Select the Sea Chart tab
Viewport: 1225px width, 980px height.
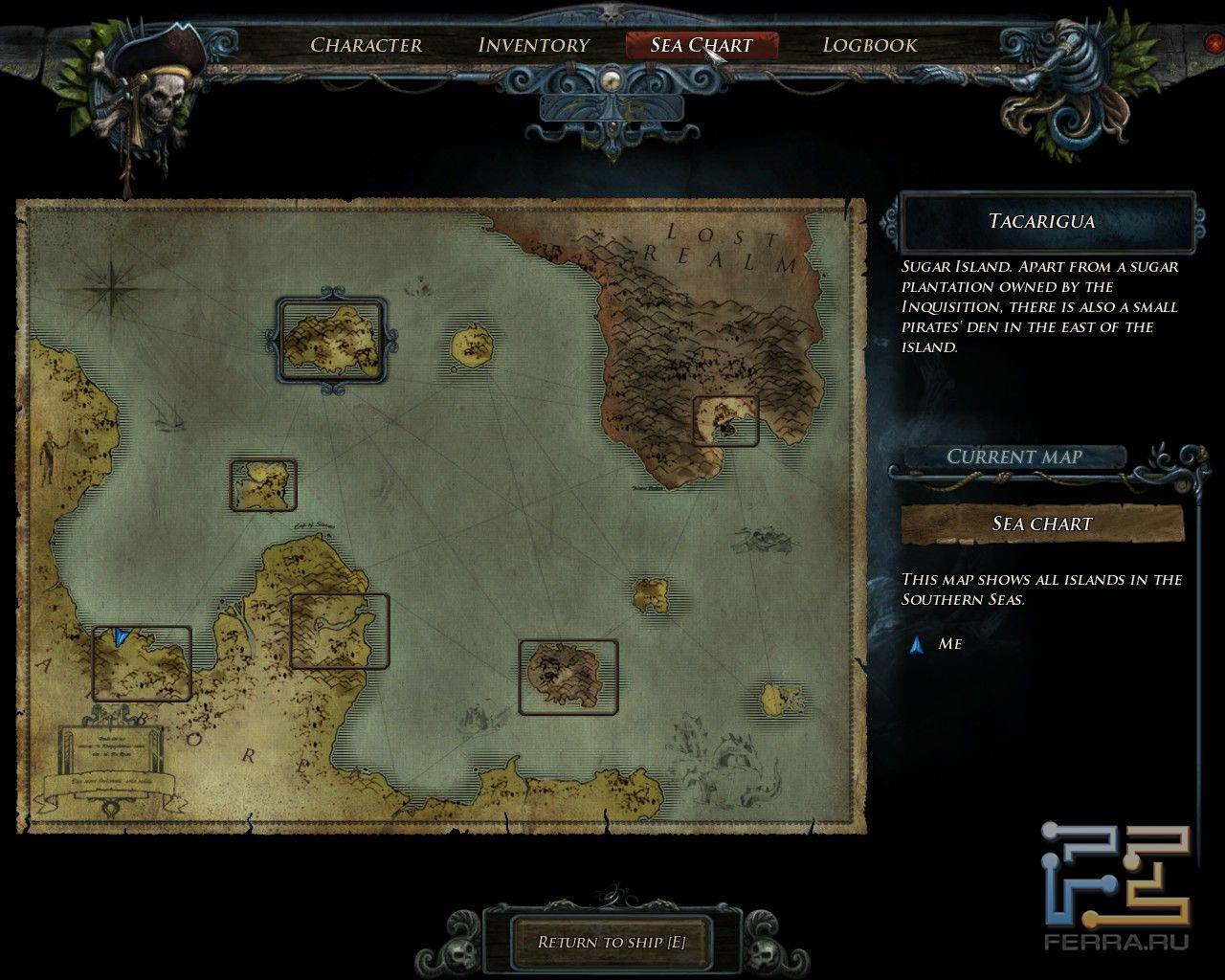pyautogui.click(x=702, y=45)
